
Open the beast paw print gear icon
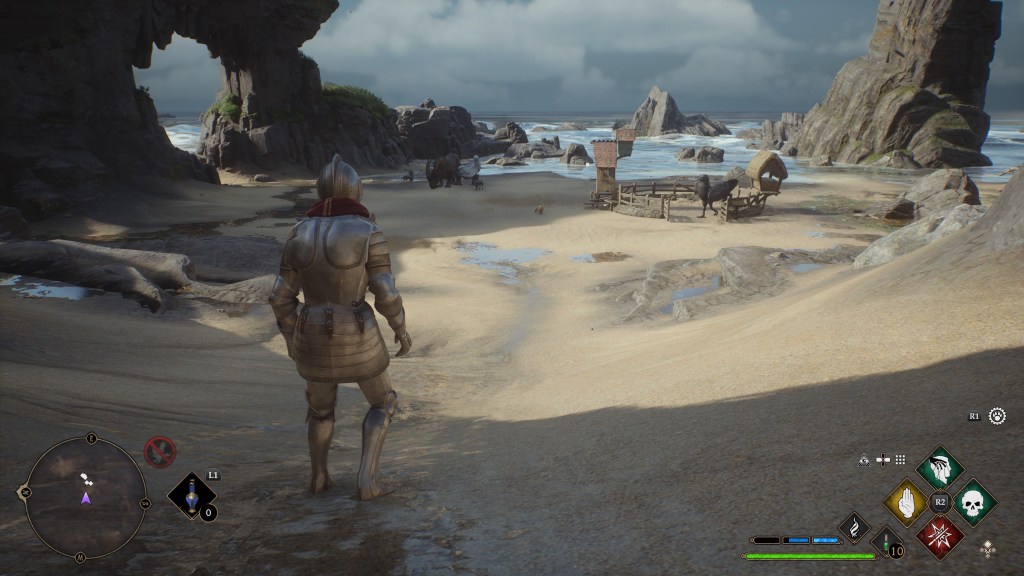(x=997, y=415)
